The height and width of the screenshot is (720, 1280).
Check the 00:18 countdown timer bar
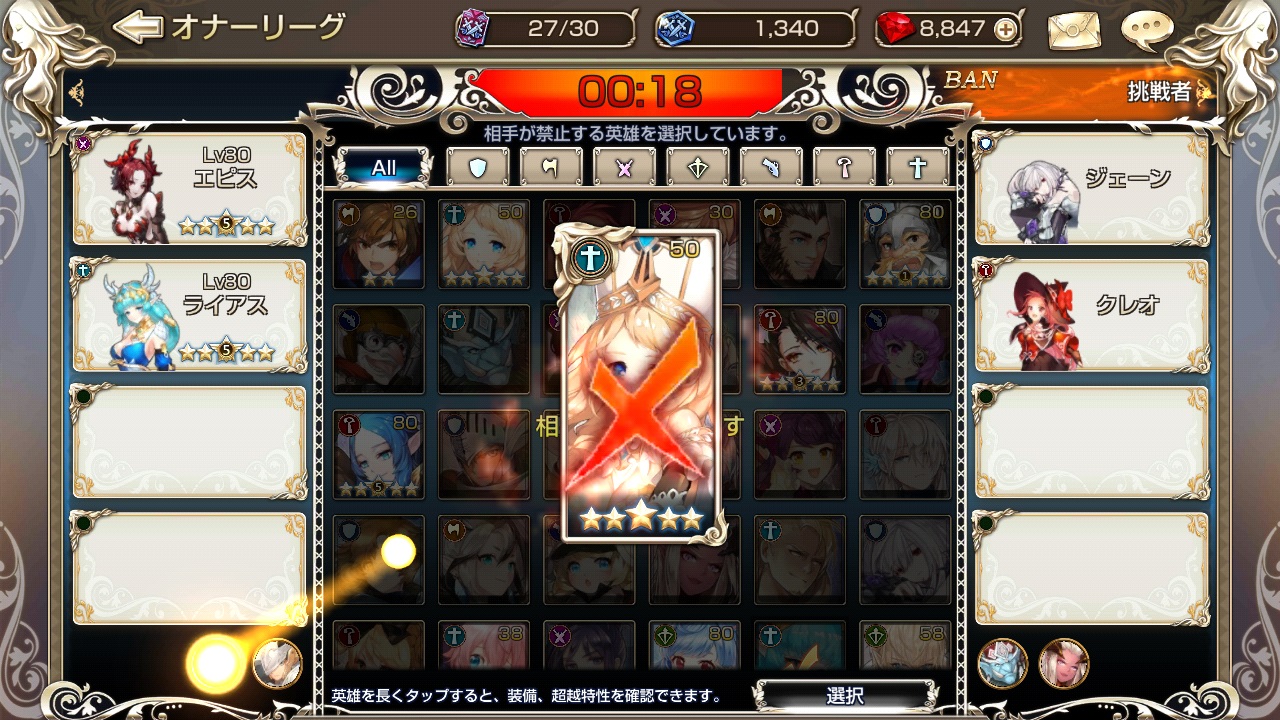pyautogui.click(x=640, y=88)
